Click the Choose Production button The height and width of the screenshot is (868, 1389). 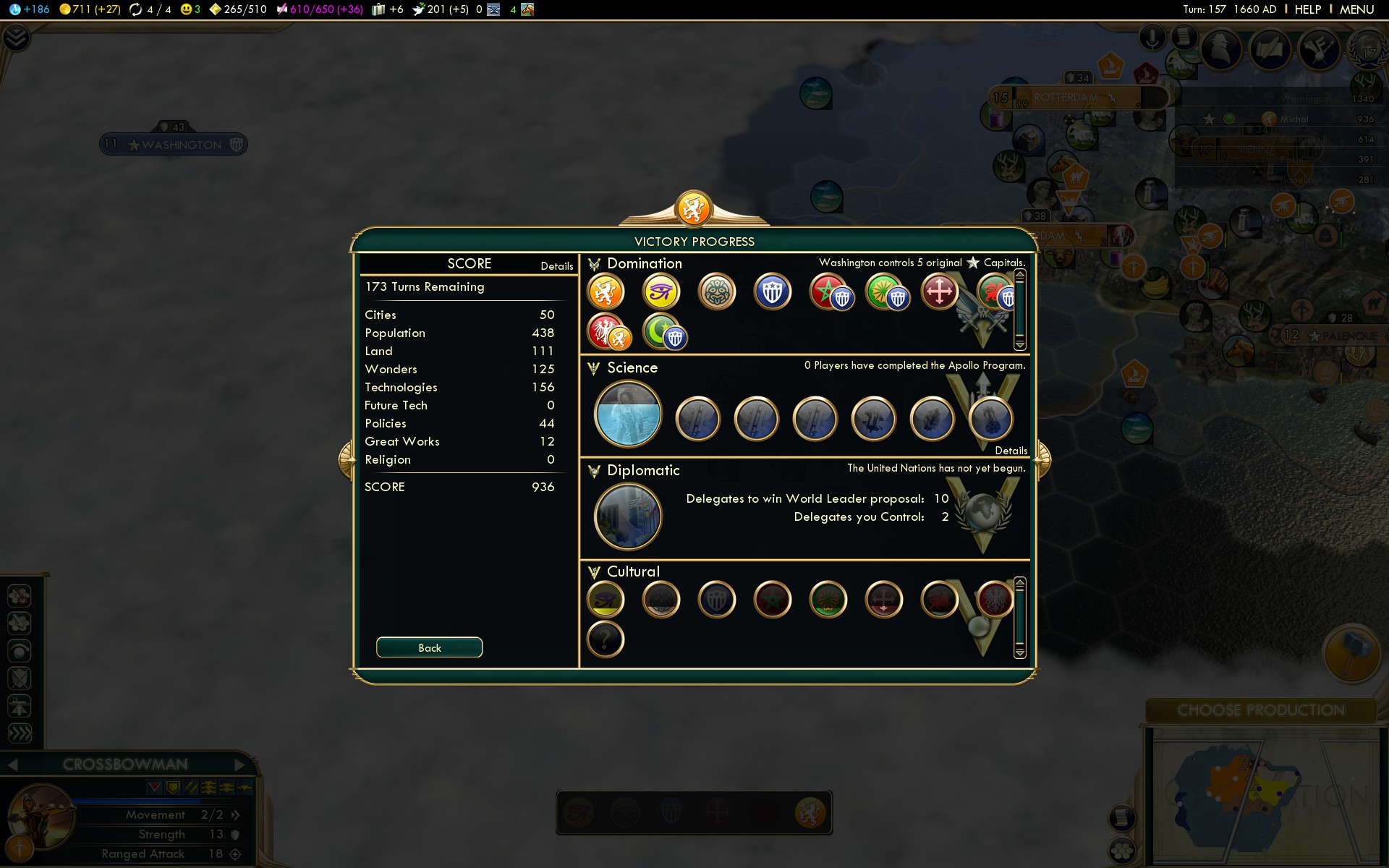click(x=1260, y=710)
